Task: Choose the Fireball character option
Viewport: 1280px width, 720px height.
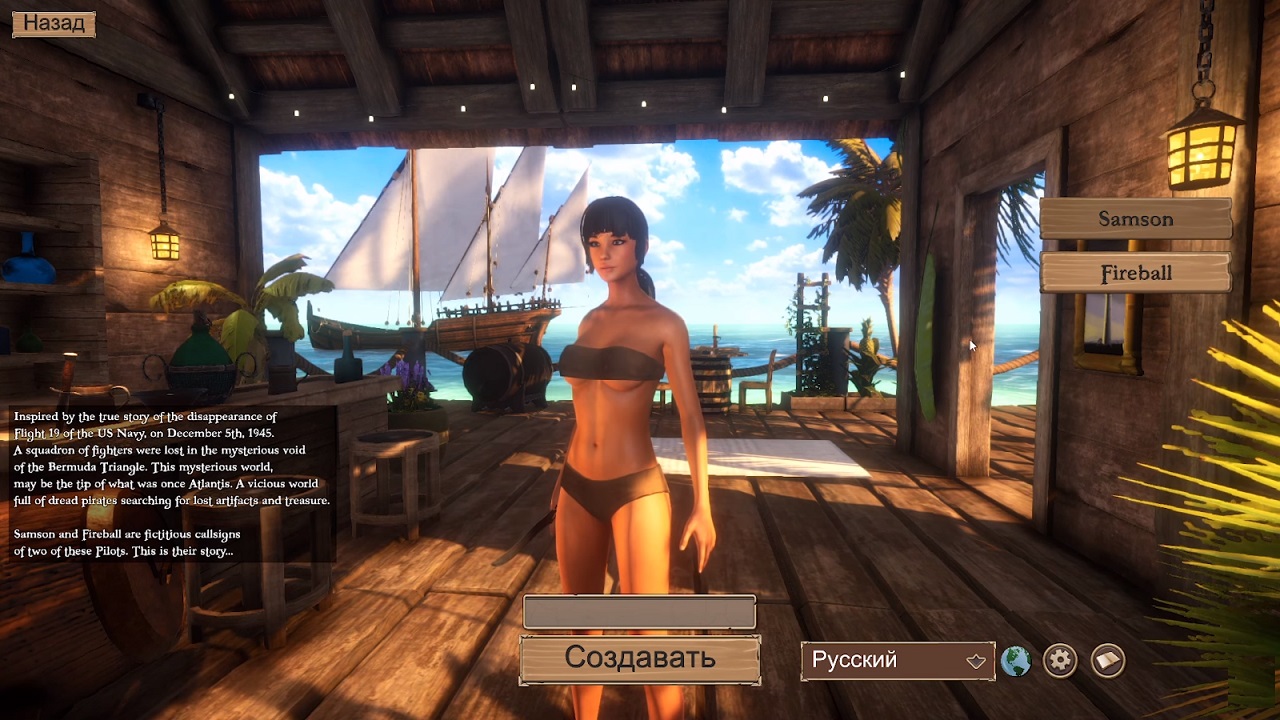Action: [1135, 273]
